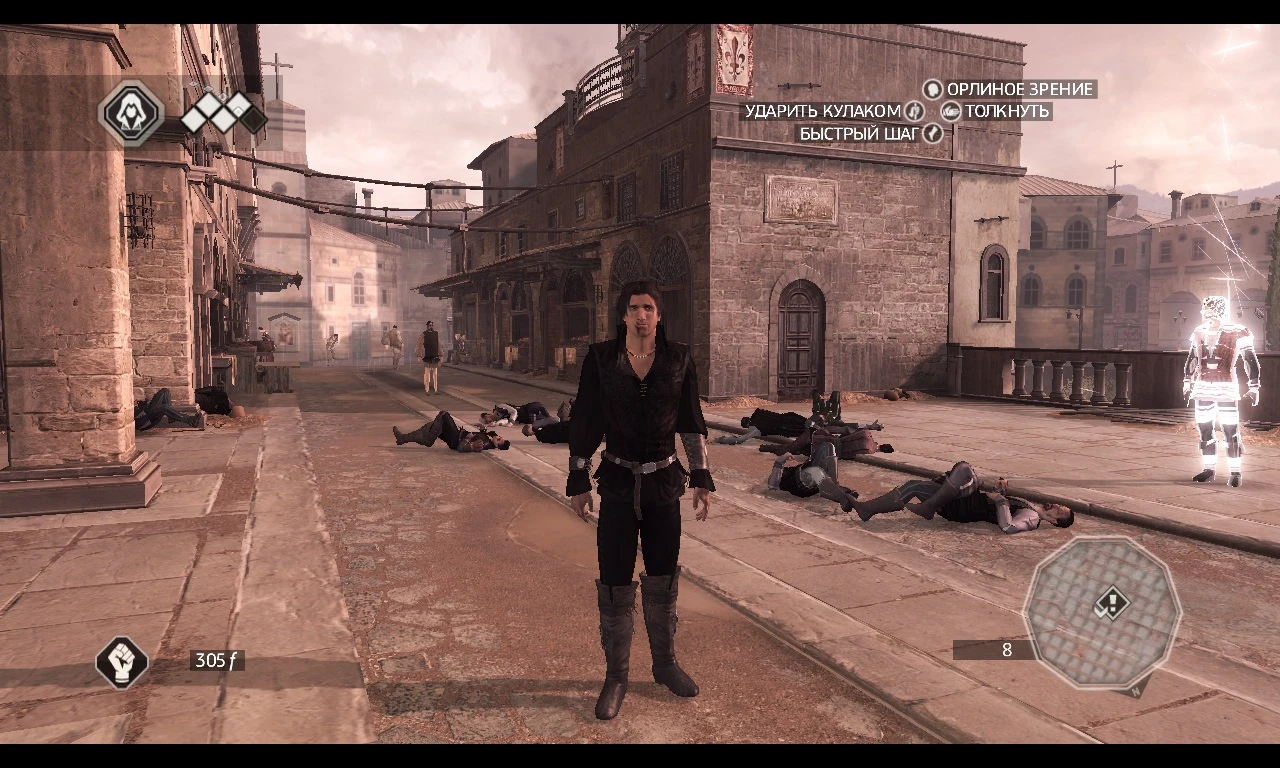Click the head button icon beside Орлиное зрение

tap(932, 89)
